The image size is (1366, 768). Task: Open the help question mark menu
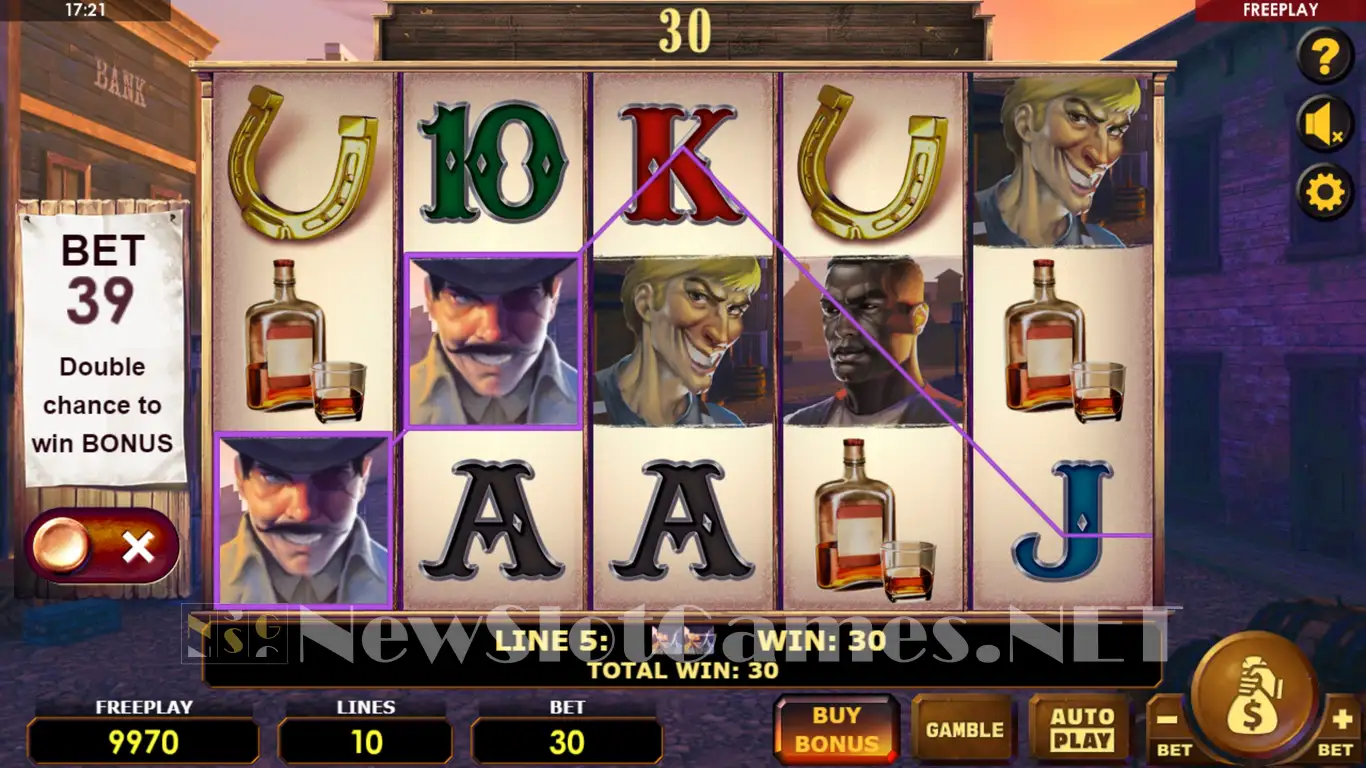click(x=1325, y=57)
